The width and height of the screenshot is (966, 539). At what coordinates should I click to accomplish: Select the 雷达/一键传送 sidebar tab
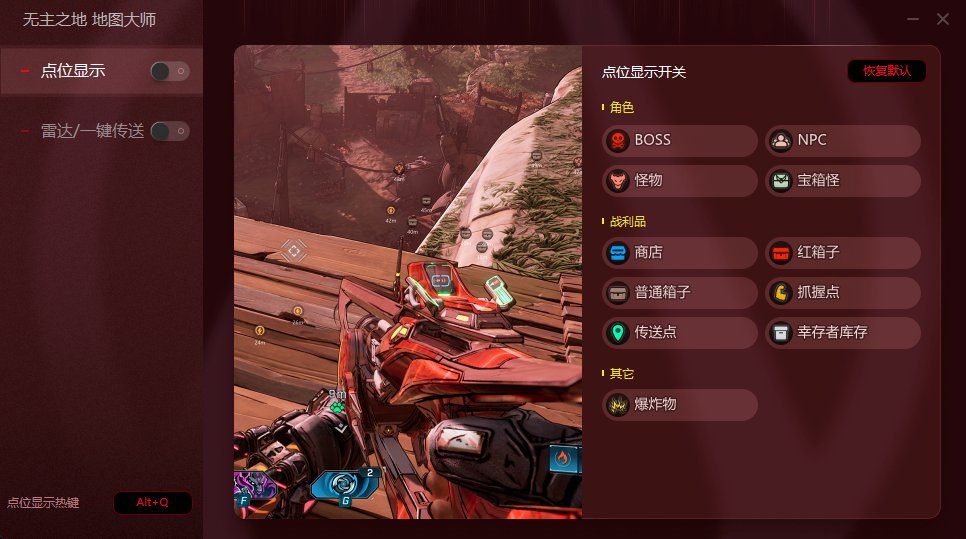point(92,131)
